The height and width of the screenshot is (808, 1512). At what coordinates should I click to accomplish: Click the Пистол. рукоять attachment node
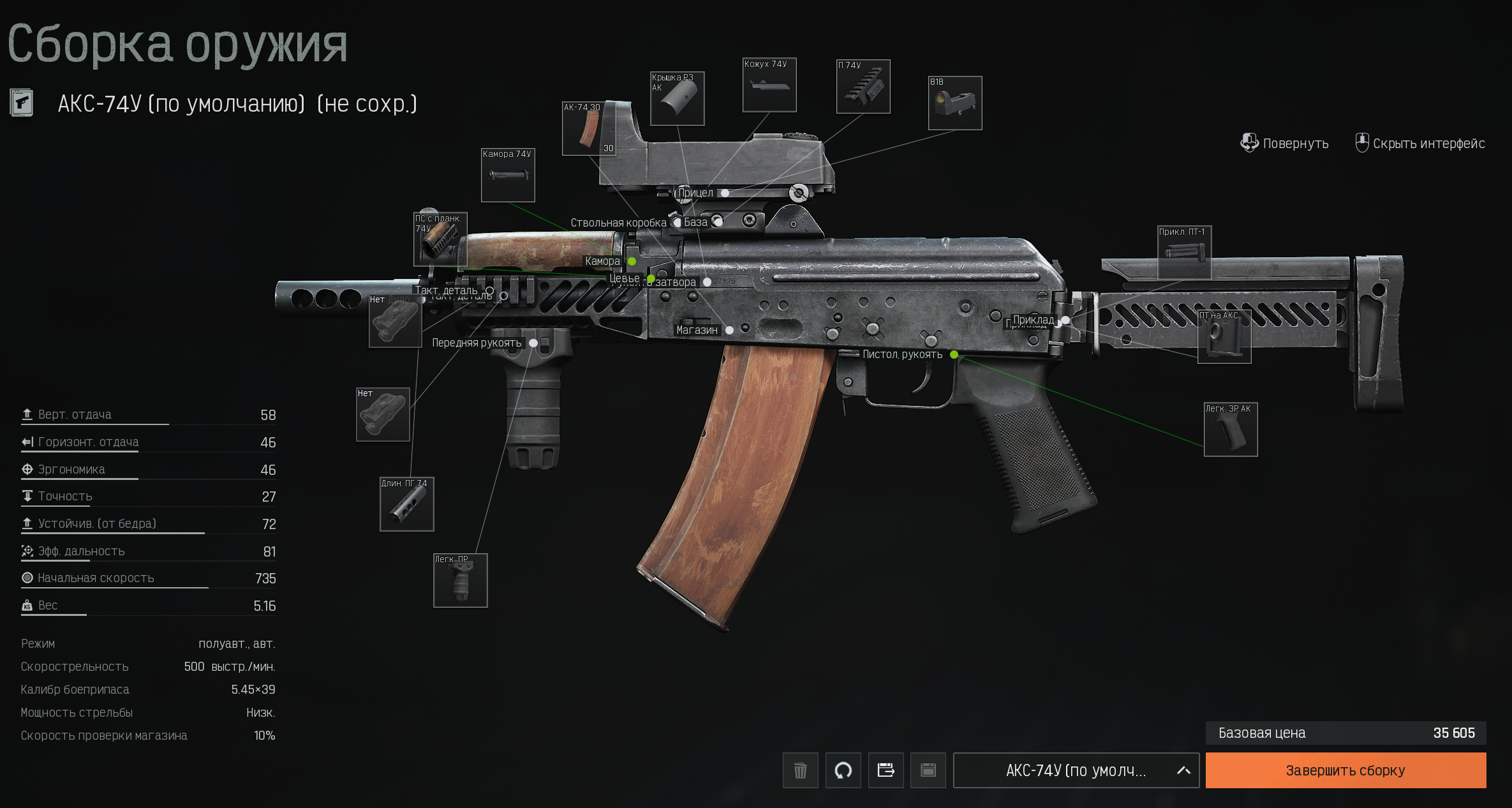coord(954,354)
